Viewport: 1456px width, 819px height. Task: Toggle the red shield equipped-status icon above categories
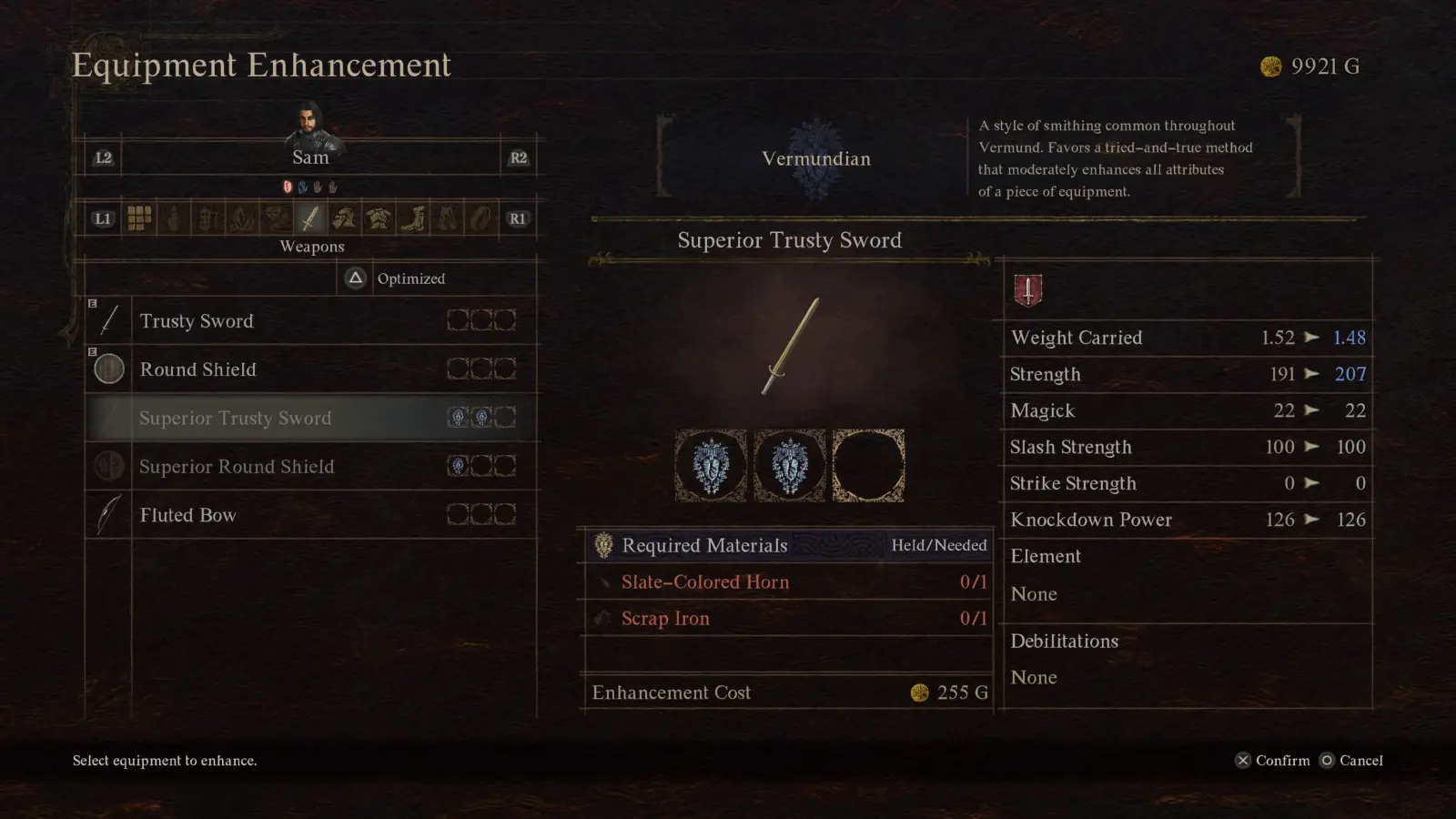point(286,188)
